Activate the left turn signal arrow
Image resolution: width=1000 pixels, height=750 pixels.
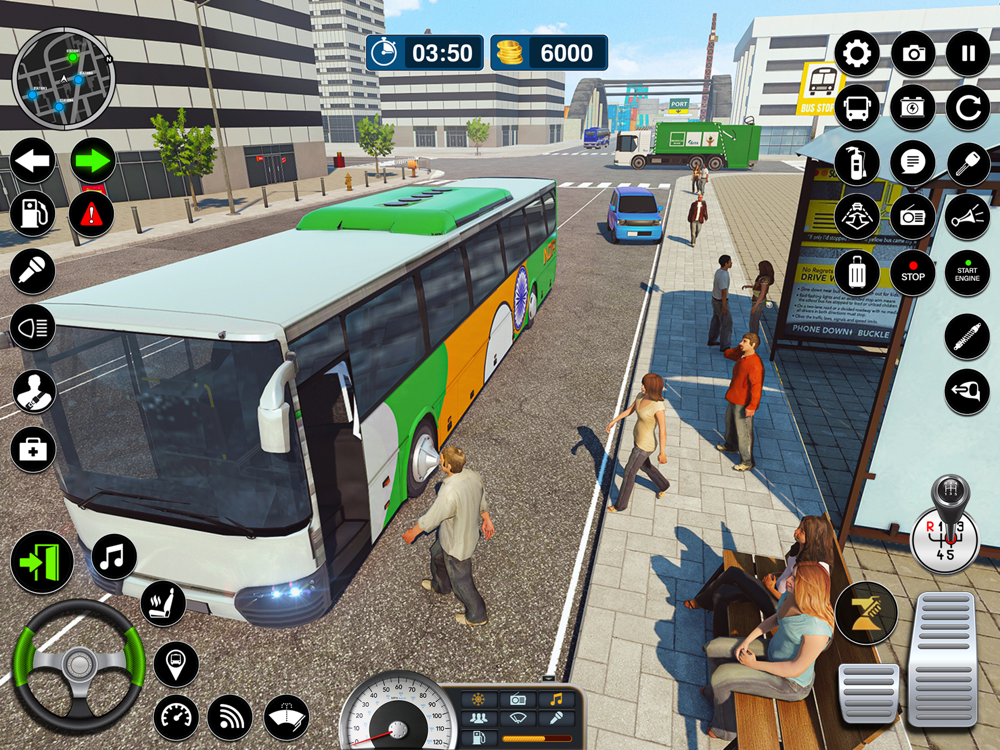click(33, 160)
